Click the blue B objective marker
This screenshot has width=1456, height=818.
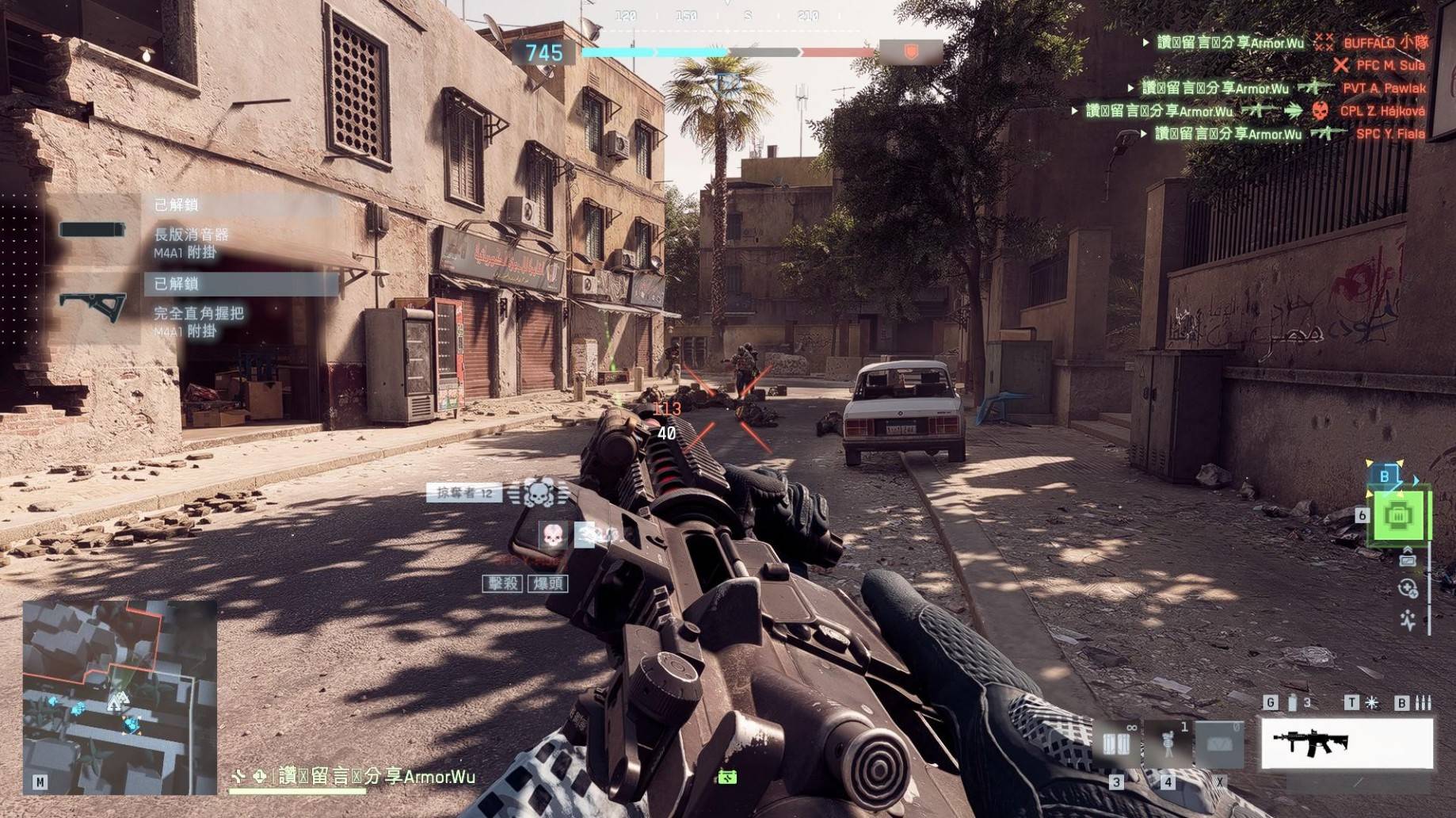pos(1385,476)
